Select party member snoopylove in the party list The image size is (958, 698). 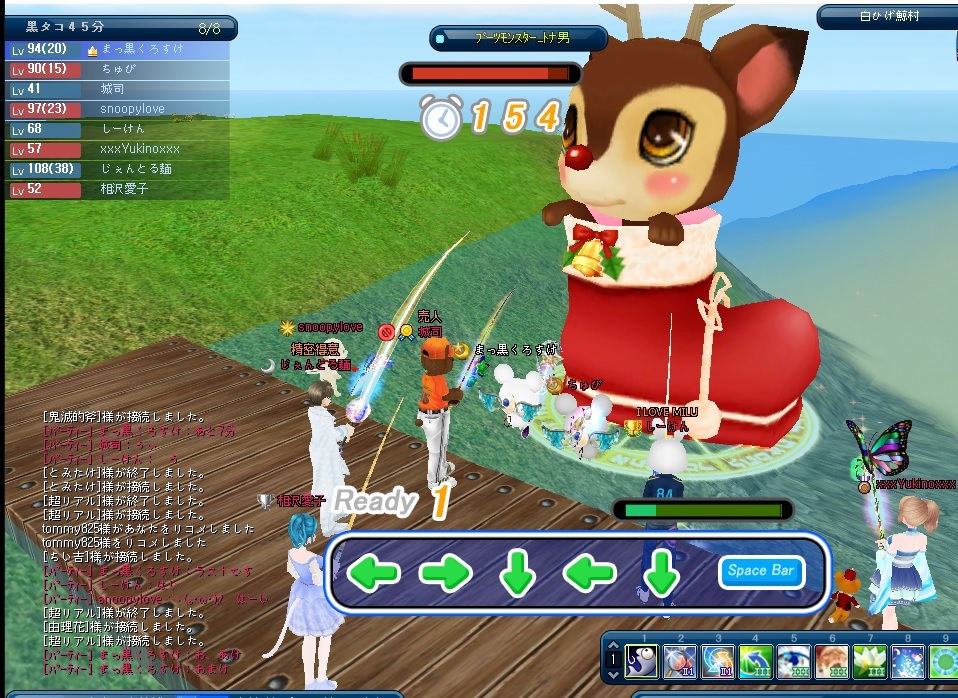pyautogui.click(x=132, y=109)
